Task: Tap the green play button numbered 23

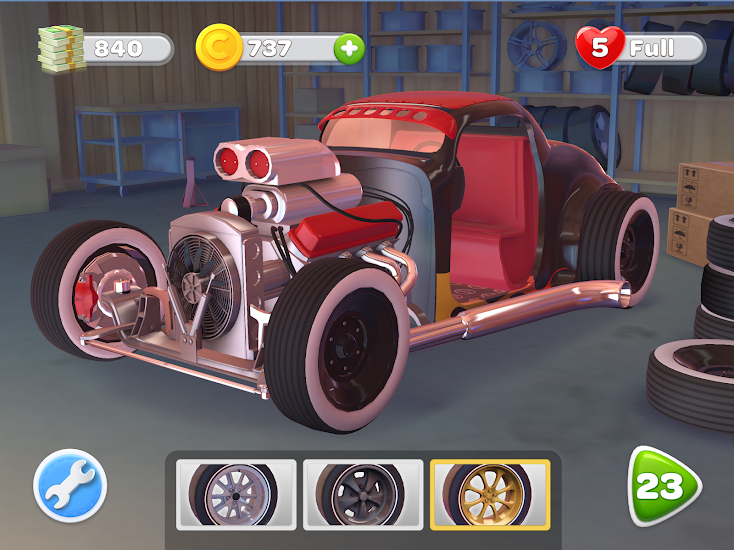Action: [x=662, y=487]
